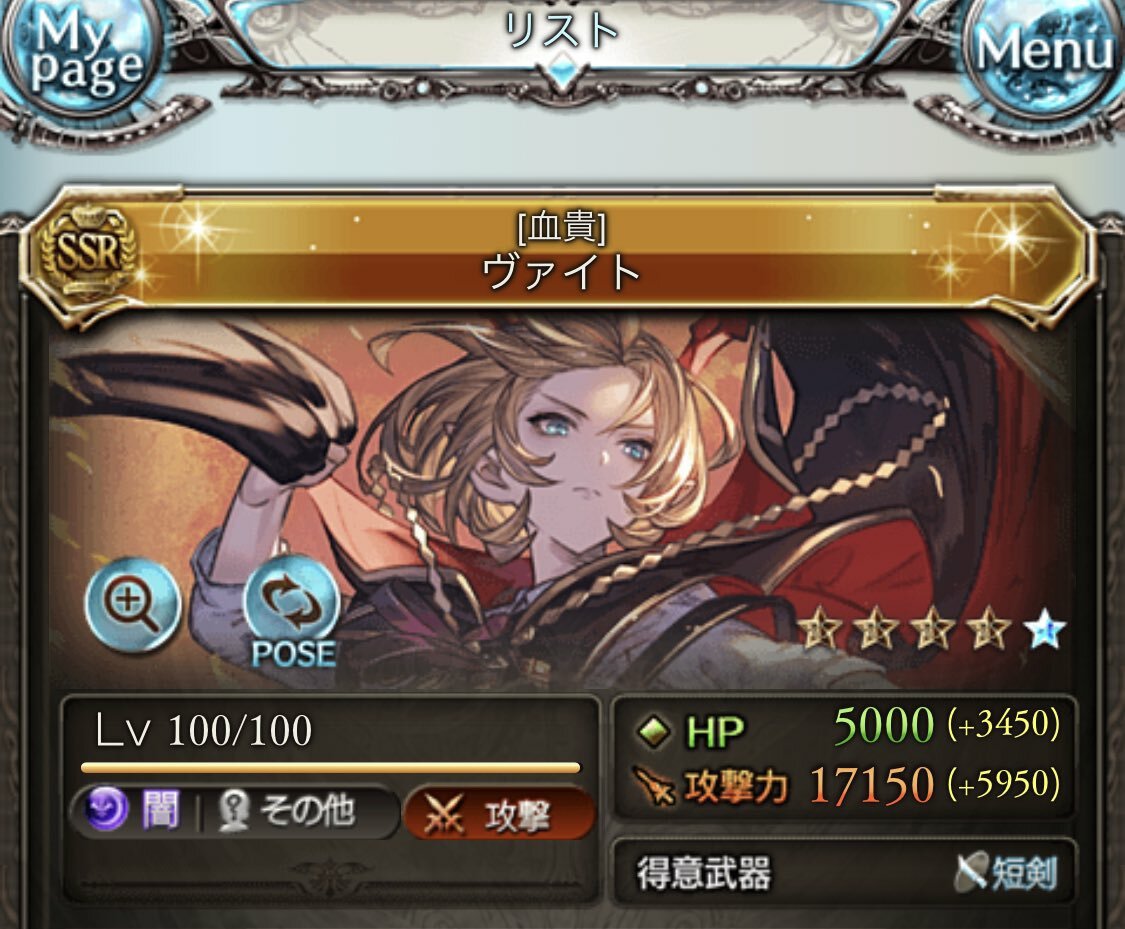The height and width of the screenshot is (929, 1125).
Task: Open the Menu orb button
Action: coord(1045,52)
